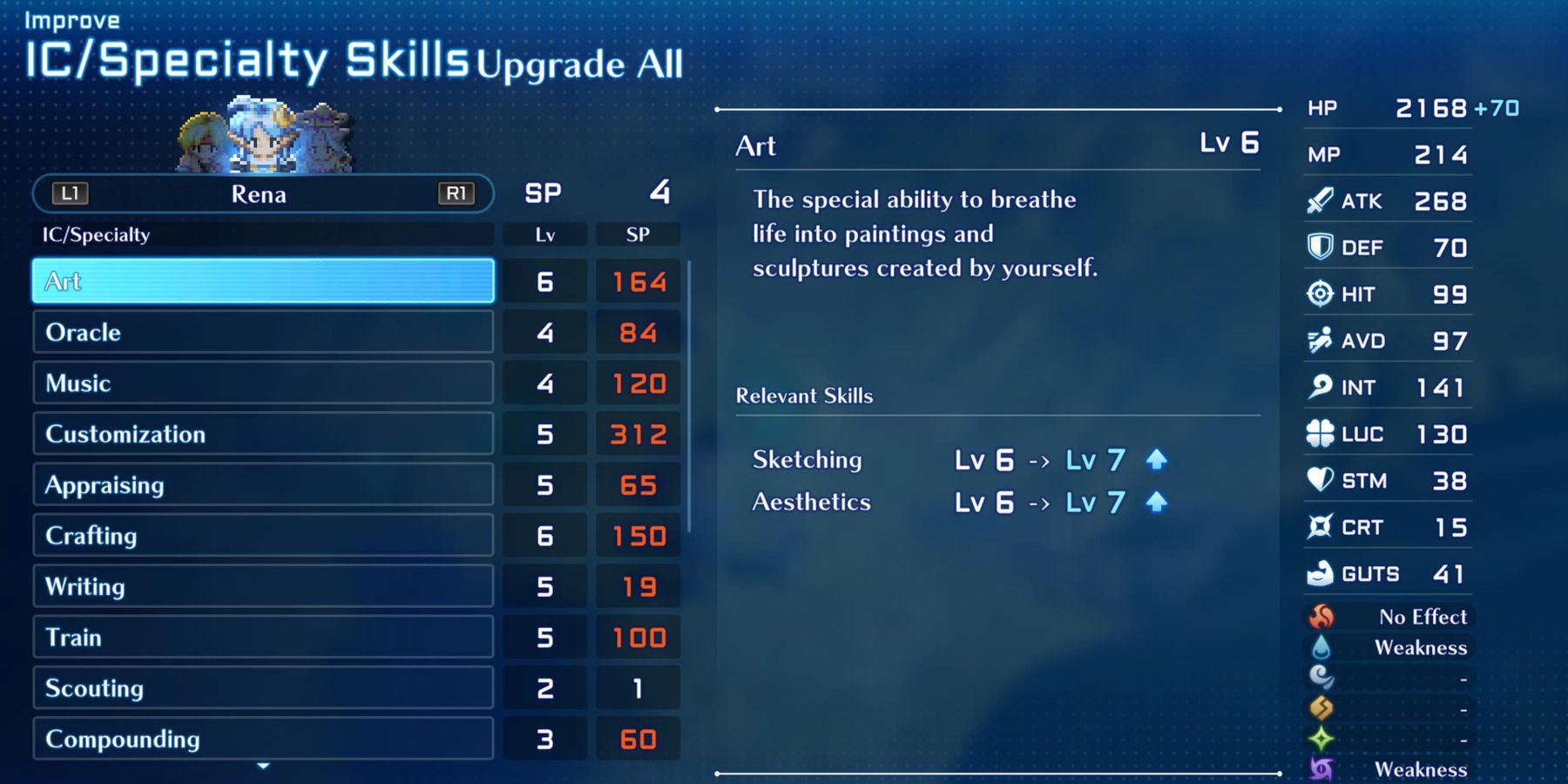
Task: Open the Improve menu header
Action: 70,19
